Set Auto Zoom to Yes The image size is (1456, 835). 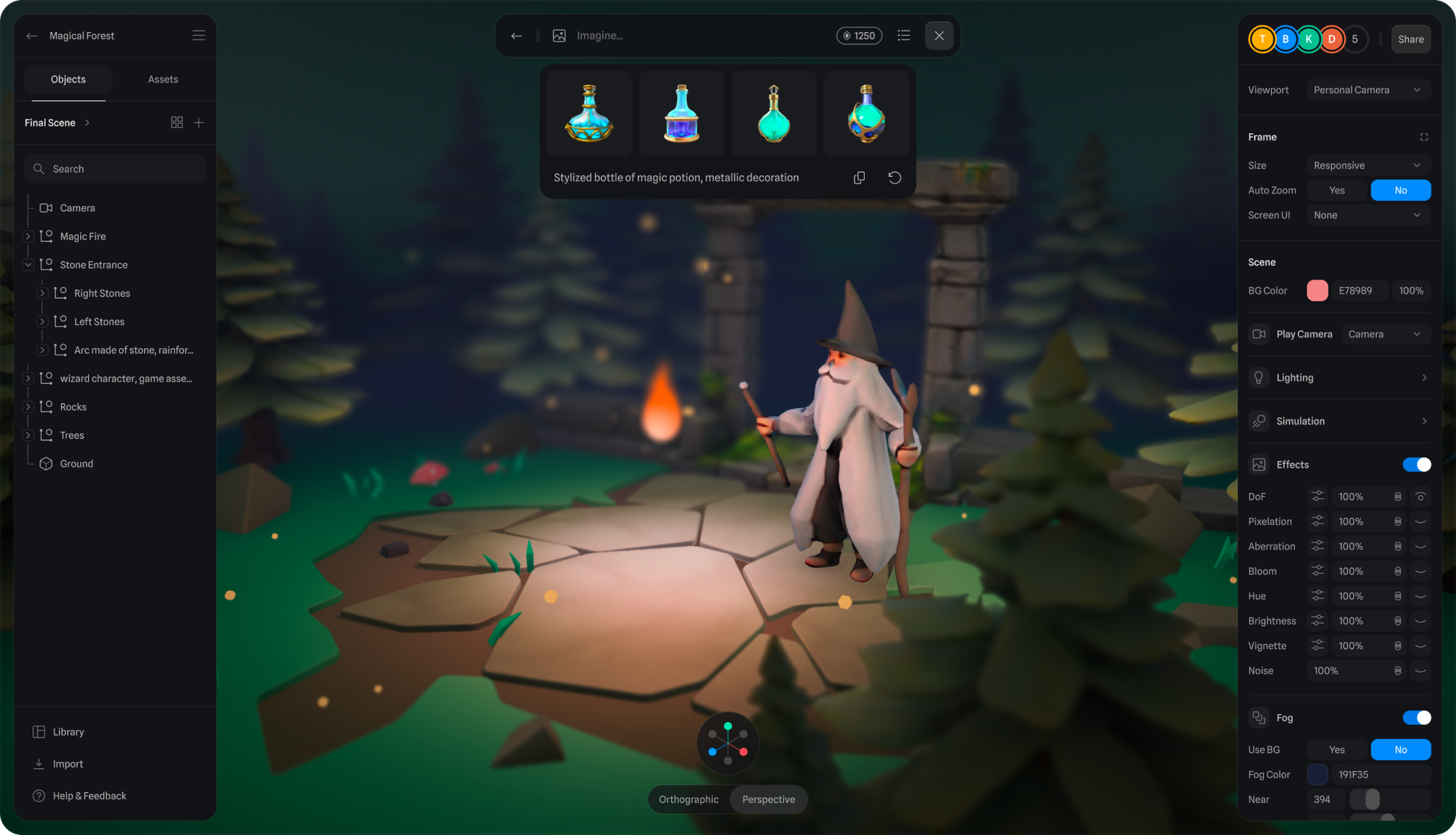click(x=1337, y=191)
